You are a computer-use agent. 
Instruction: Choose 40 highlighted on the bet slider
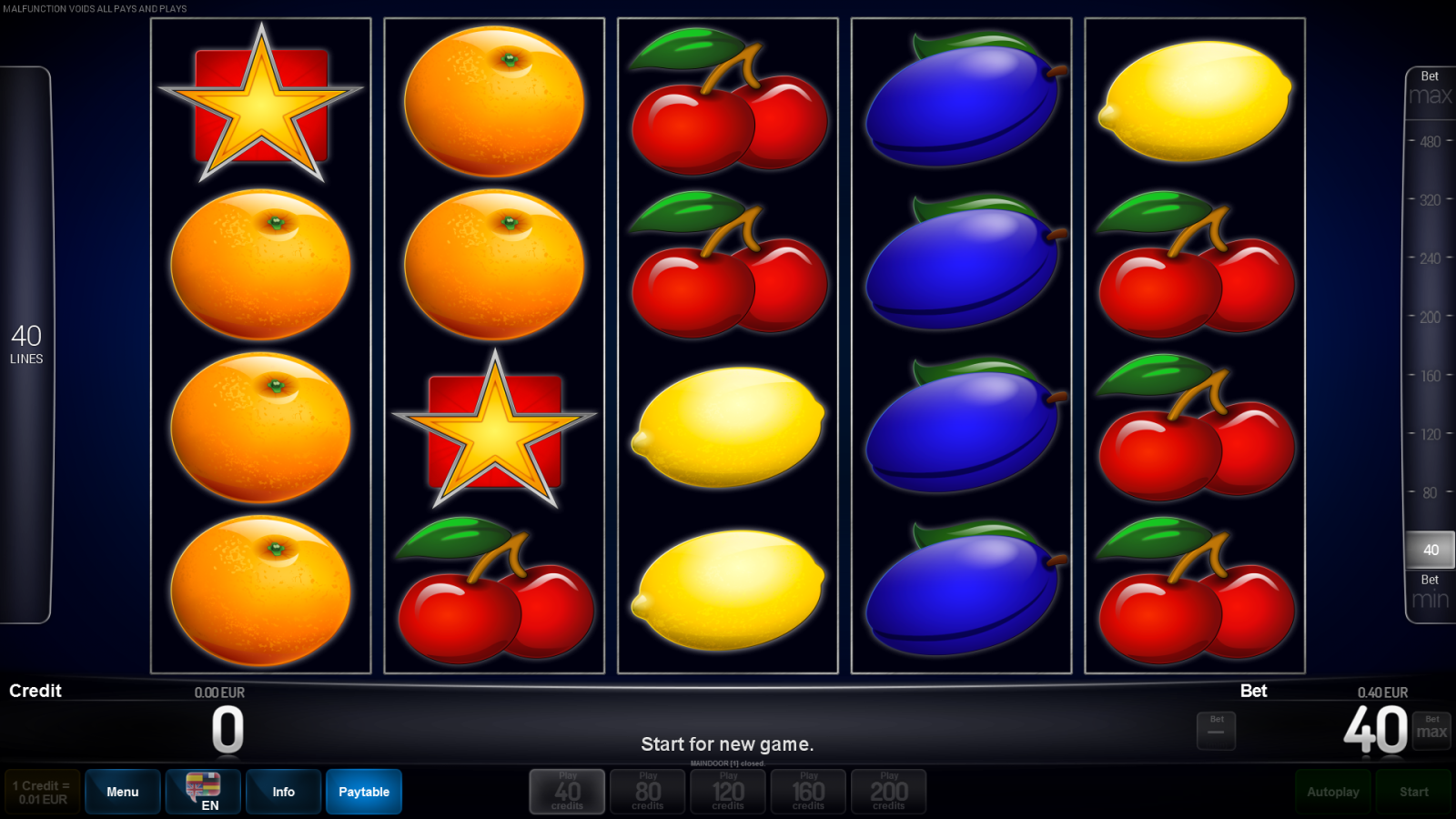coord(1429,550)
